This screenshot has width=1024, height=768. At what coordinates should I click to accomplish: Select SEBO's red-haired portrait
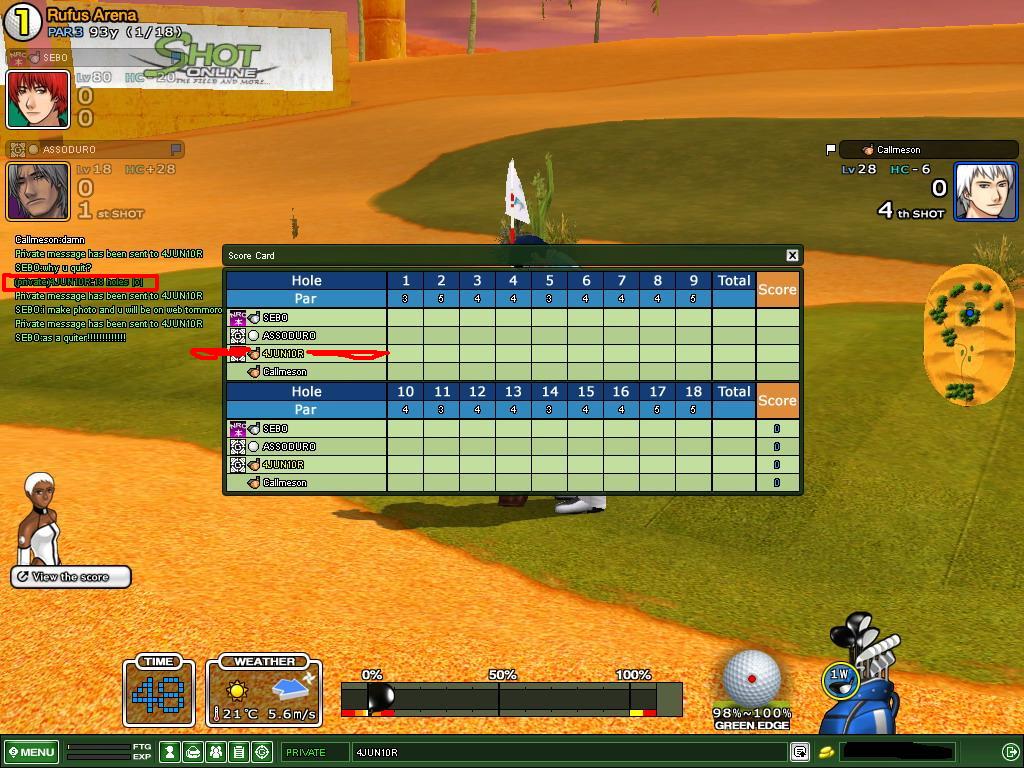click(x=38, y=99)
